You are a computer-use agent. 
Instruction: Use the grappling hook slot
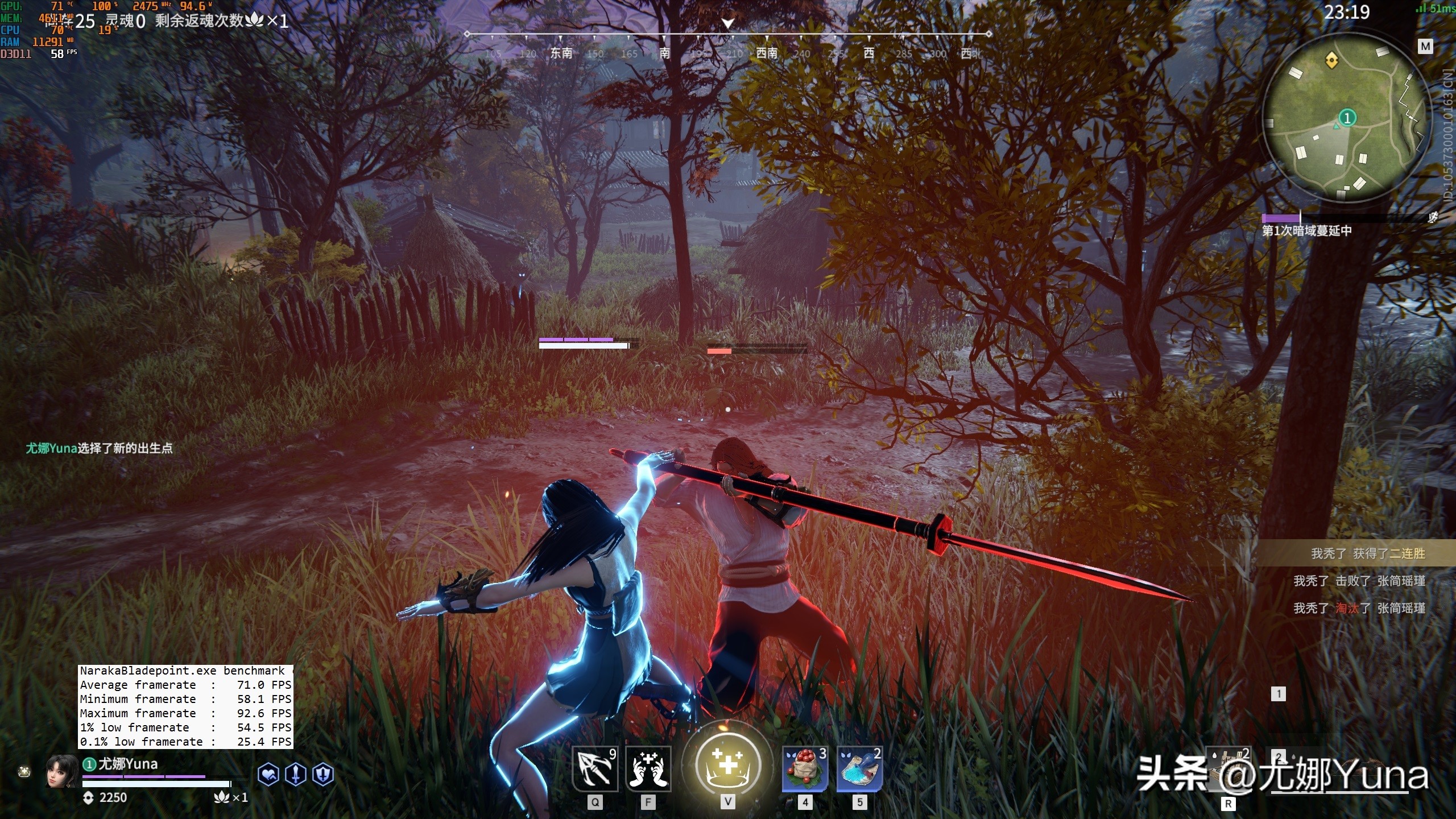[594, 769]
